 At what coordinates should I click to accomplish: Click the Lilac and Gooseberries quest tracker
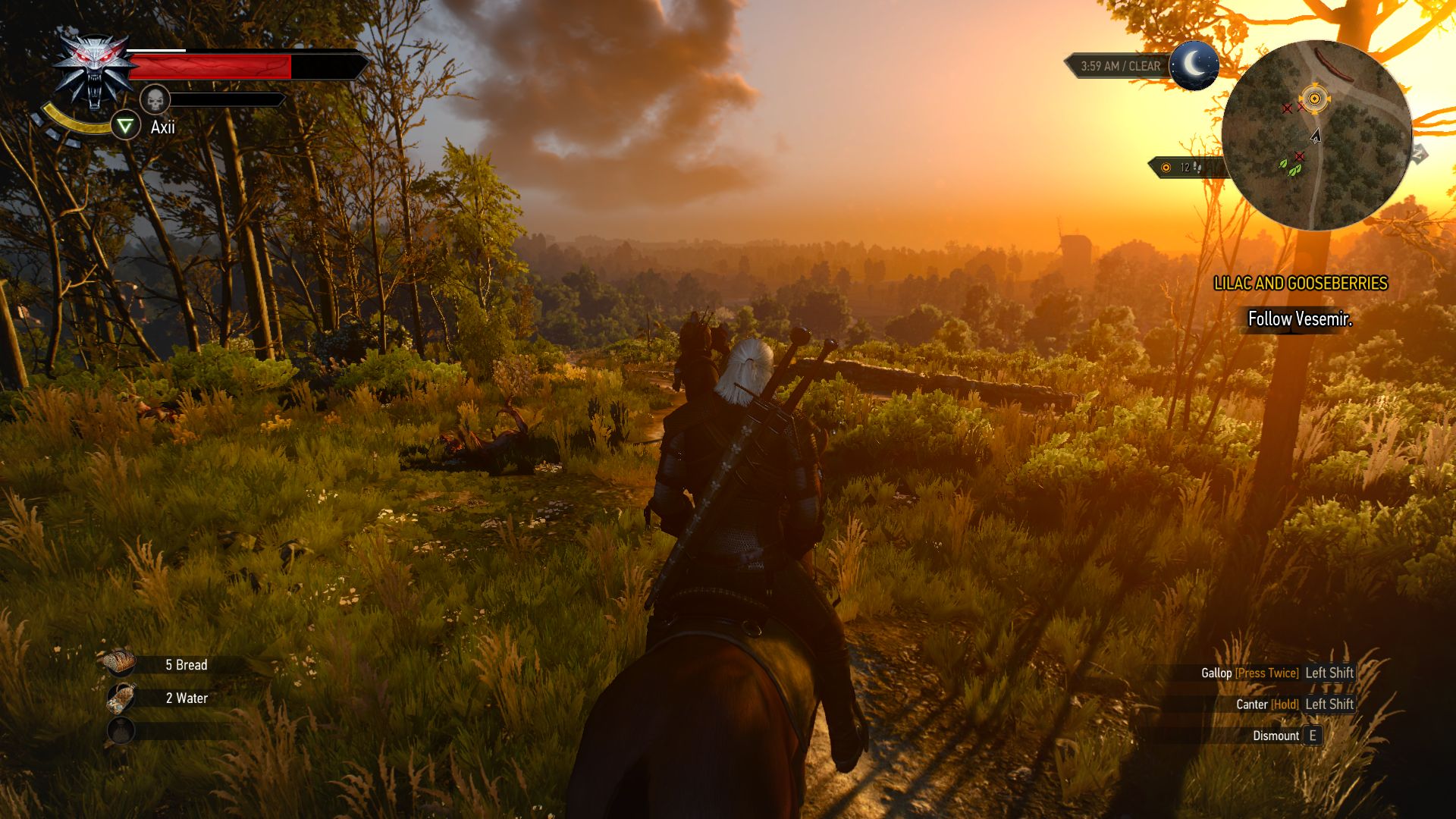tap(1300, 284)
